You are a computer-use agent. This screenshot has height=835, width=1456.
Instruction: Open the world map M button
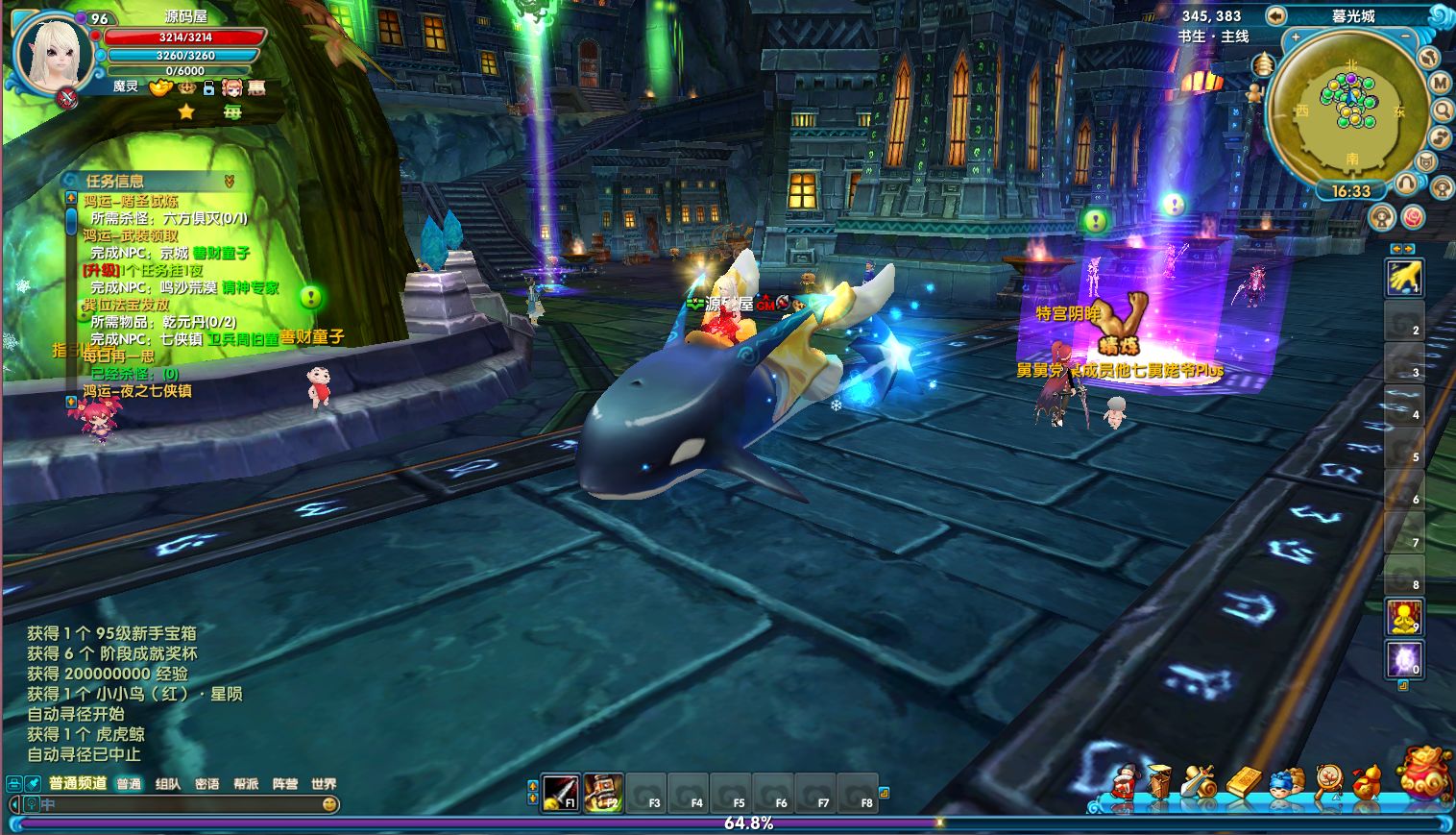coord(1440,84)
